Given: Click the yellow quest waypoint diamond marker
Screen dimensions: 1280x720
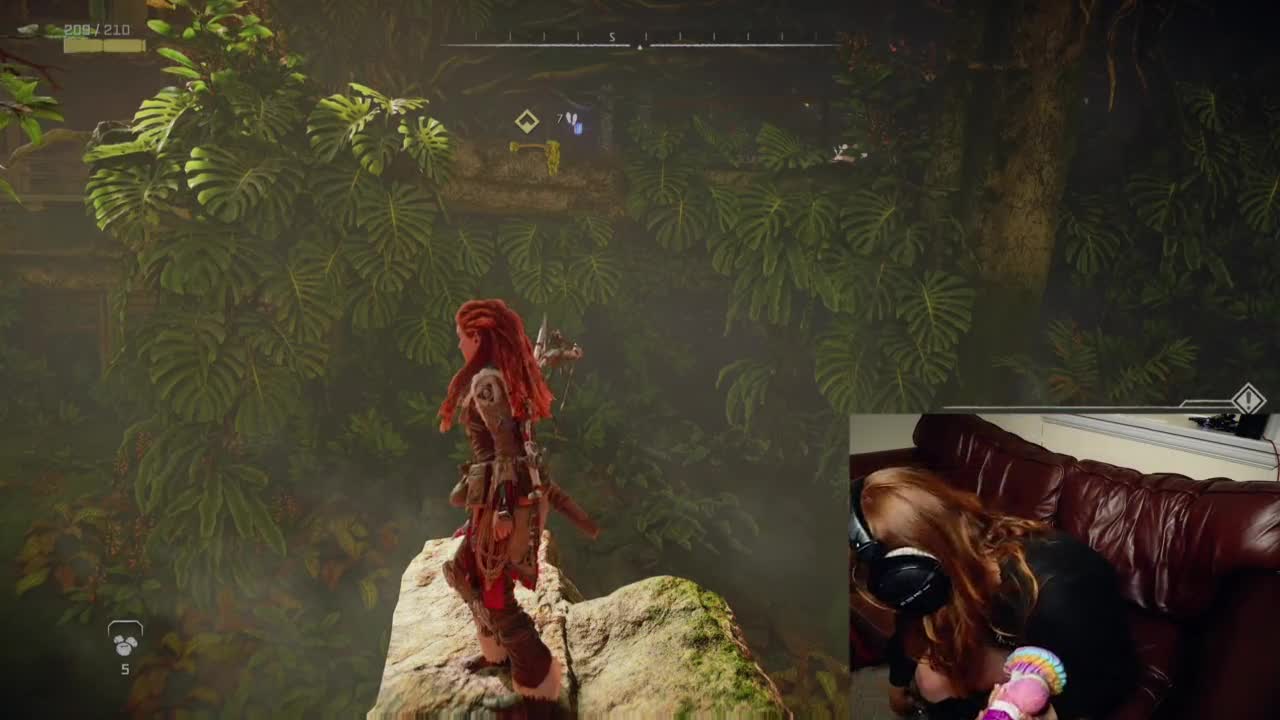Looking at the screenshot, I should [x=527, y=122].
